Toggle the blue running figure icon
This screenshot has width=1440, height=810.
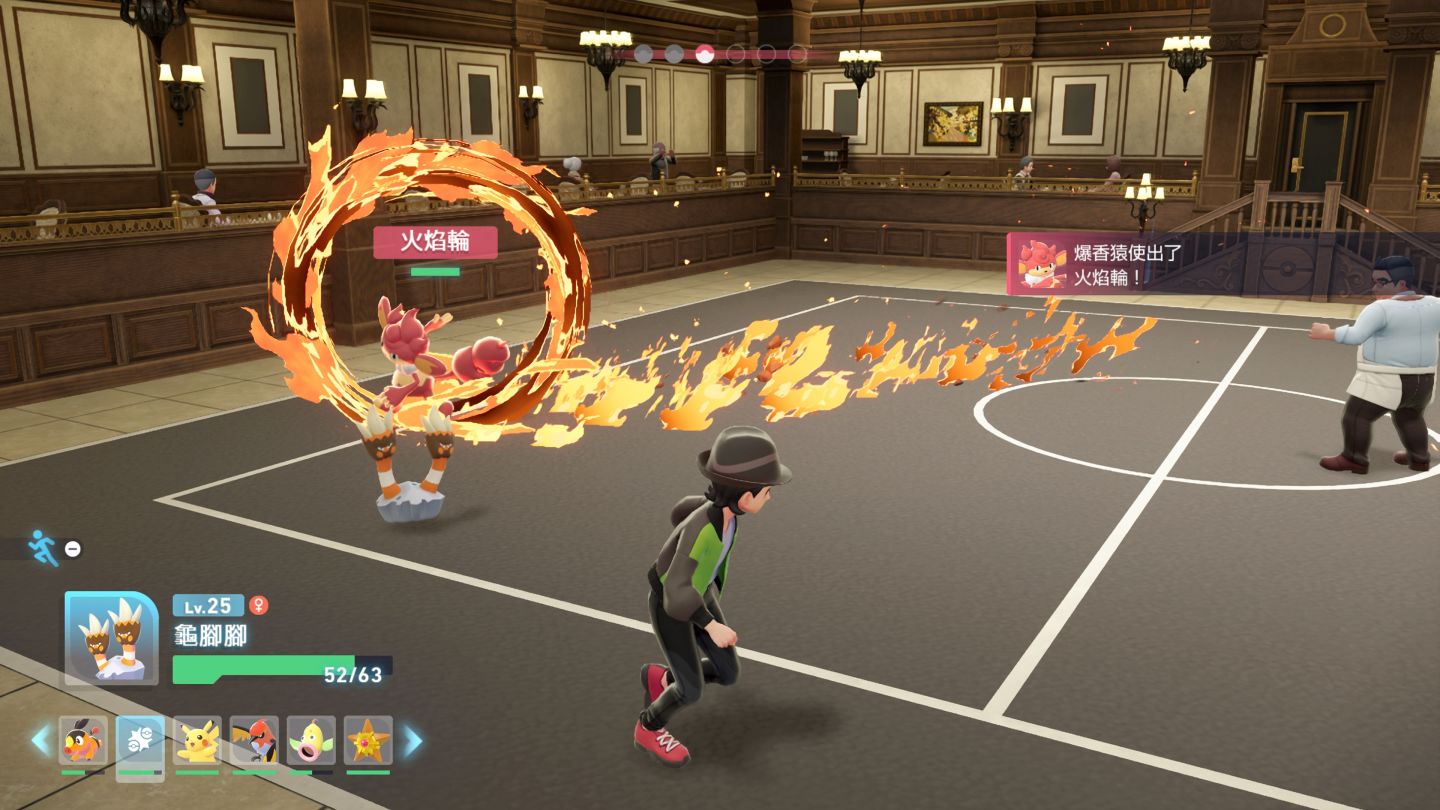(44, 547)
